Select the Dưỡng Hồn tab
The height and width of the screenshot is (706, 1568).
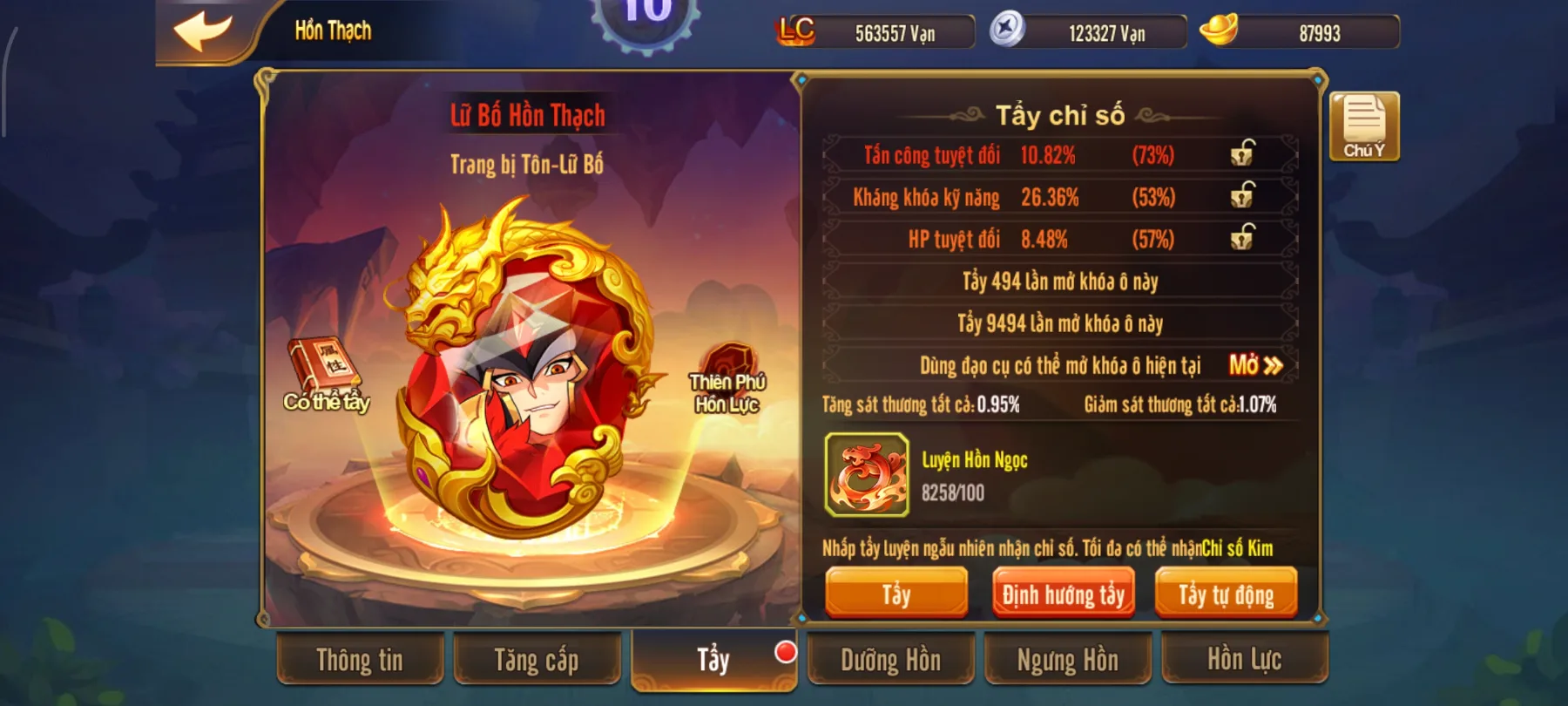889,661
